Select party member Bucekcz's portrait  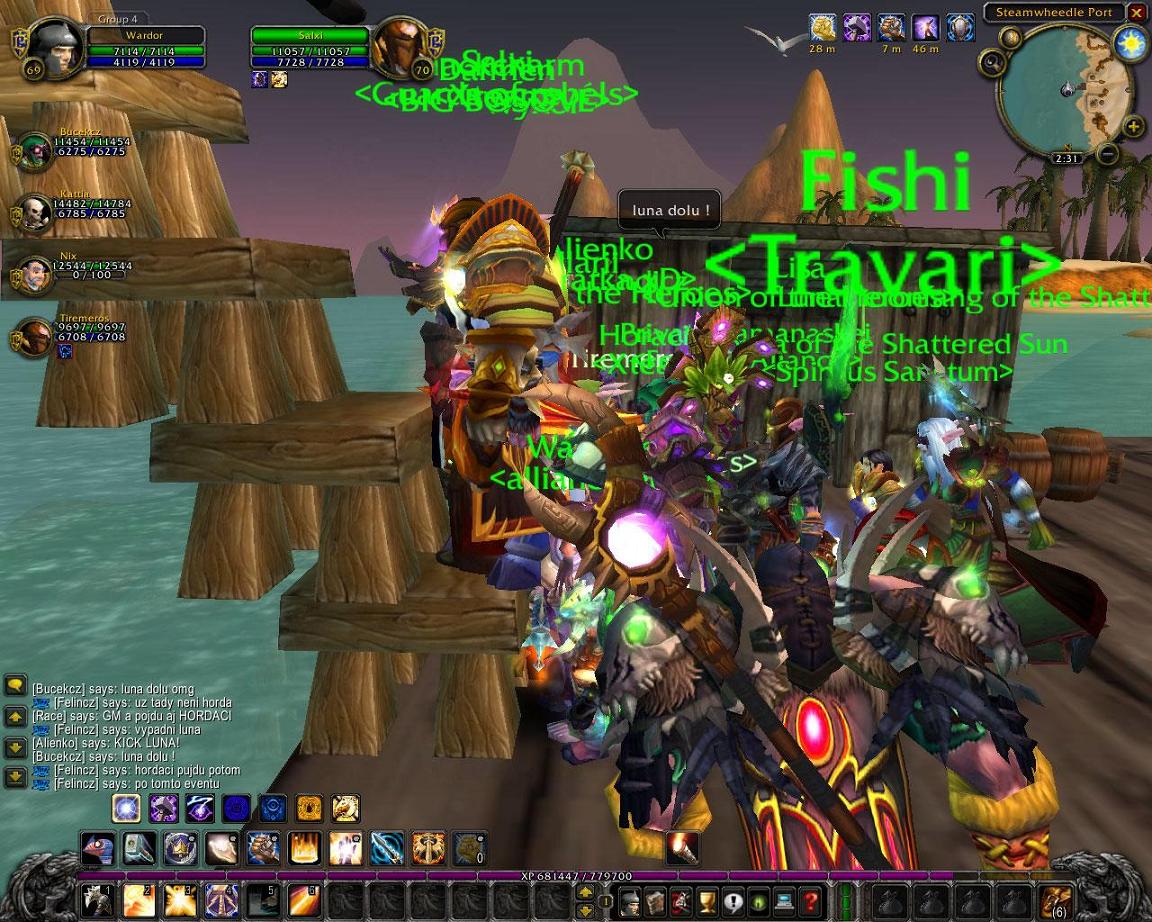36,152
